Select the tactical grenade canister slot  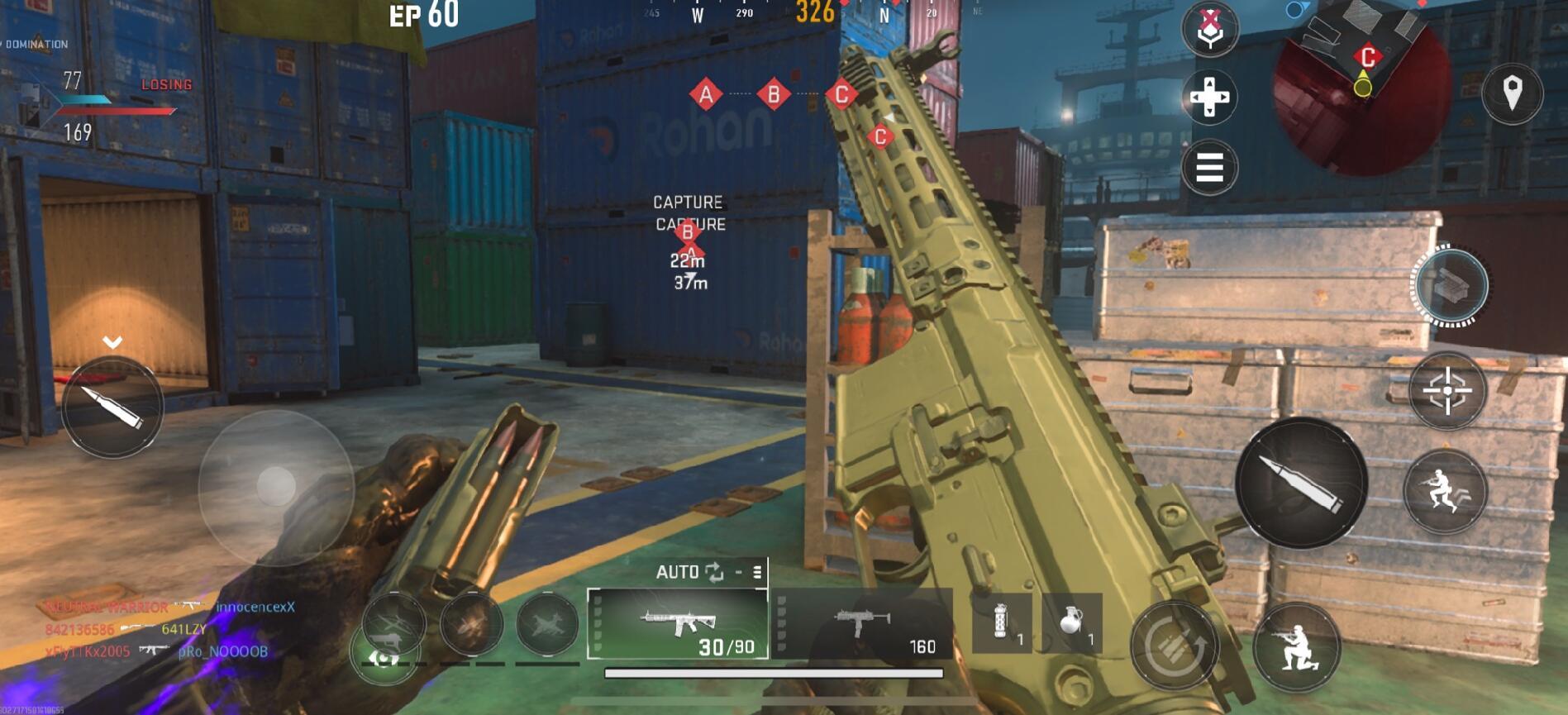[x=1002, y=624]
